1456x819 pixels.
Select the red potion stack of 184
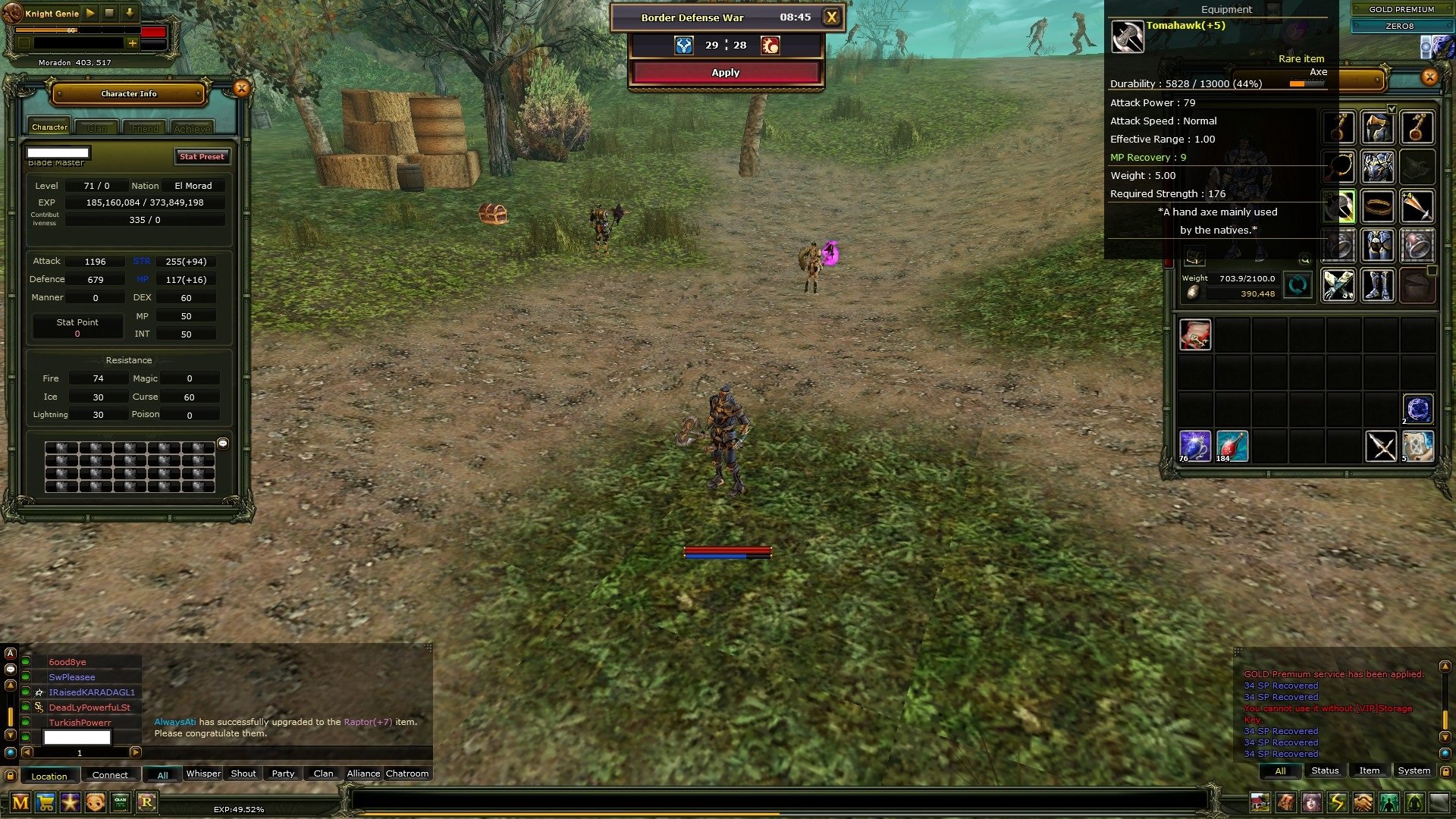(1232, 446)
